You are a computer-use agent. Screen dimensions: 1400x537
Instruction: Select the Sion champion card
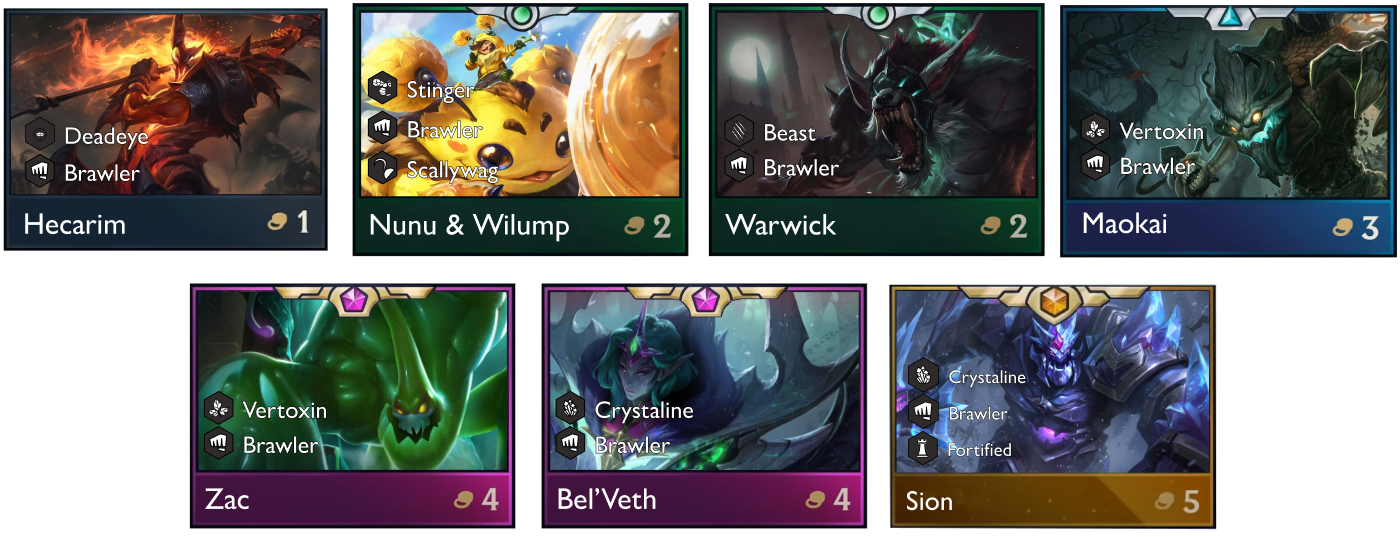click(1053, 405)
